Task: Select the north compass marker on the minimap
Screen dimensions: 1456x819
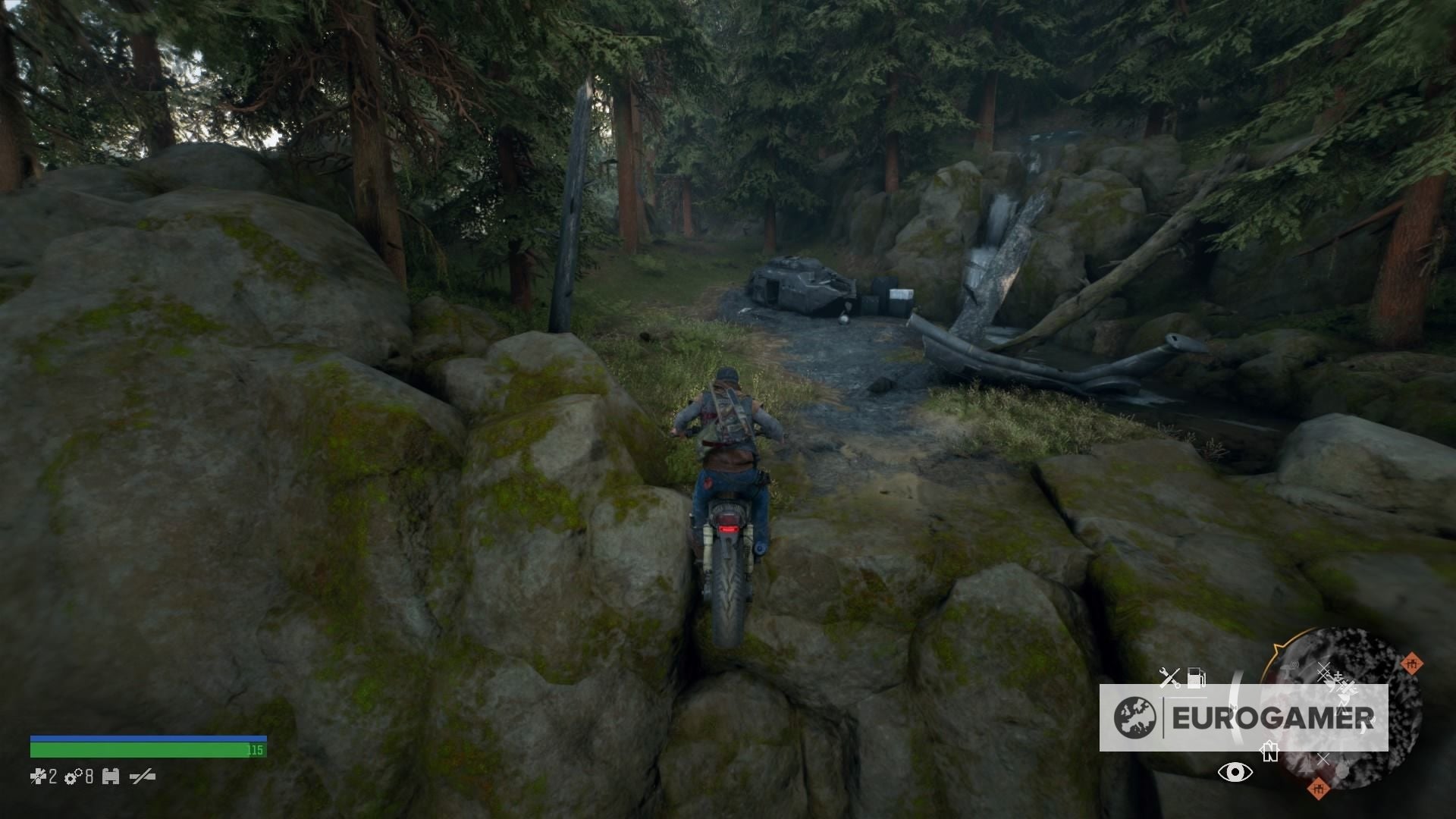Action: 1270,750
